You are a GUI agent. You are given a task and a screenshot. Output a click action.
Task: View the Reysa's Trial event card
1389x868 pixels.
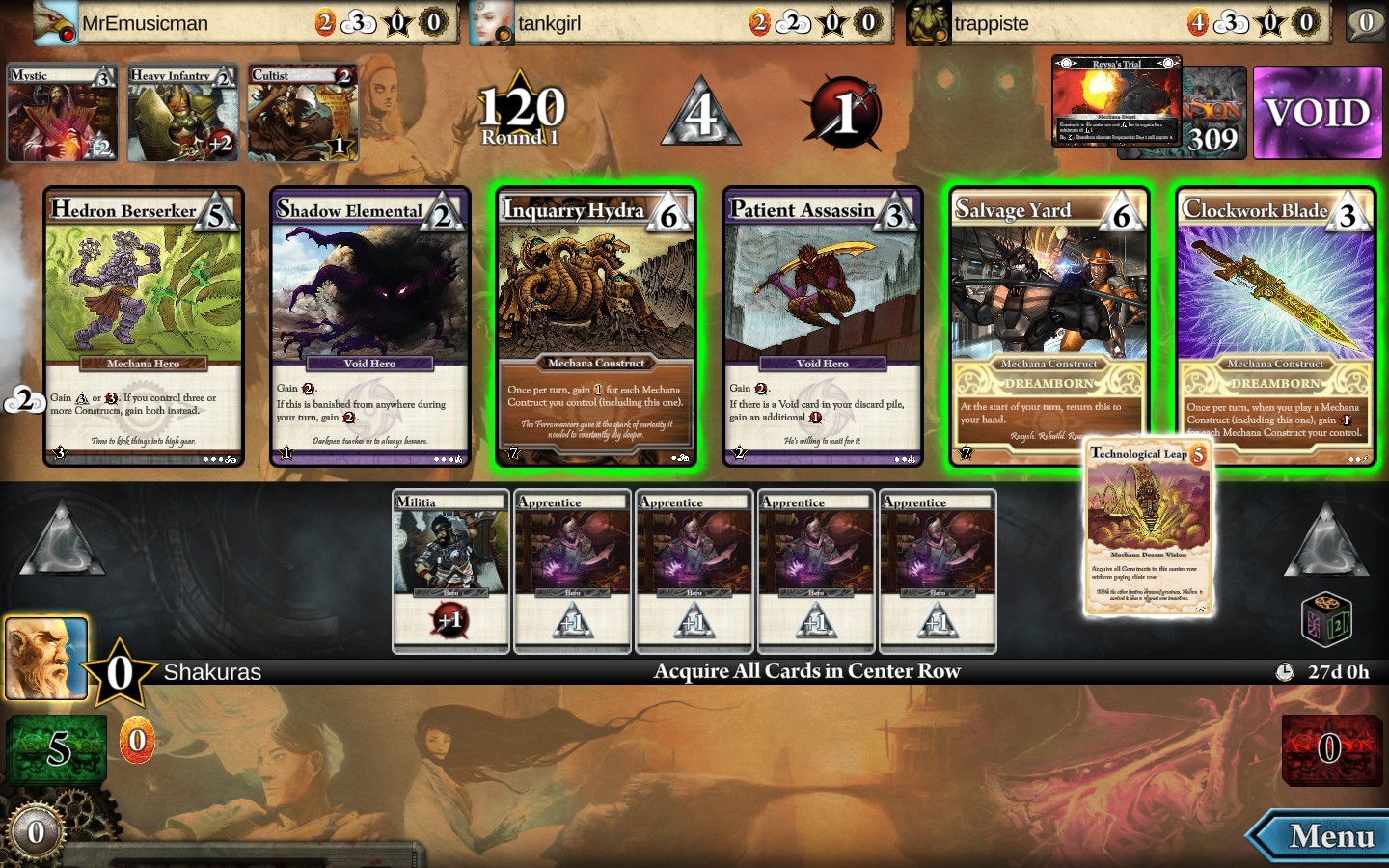[1116, 100]
